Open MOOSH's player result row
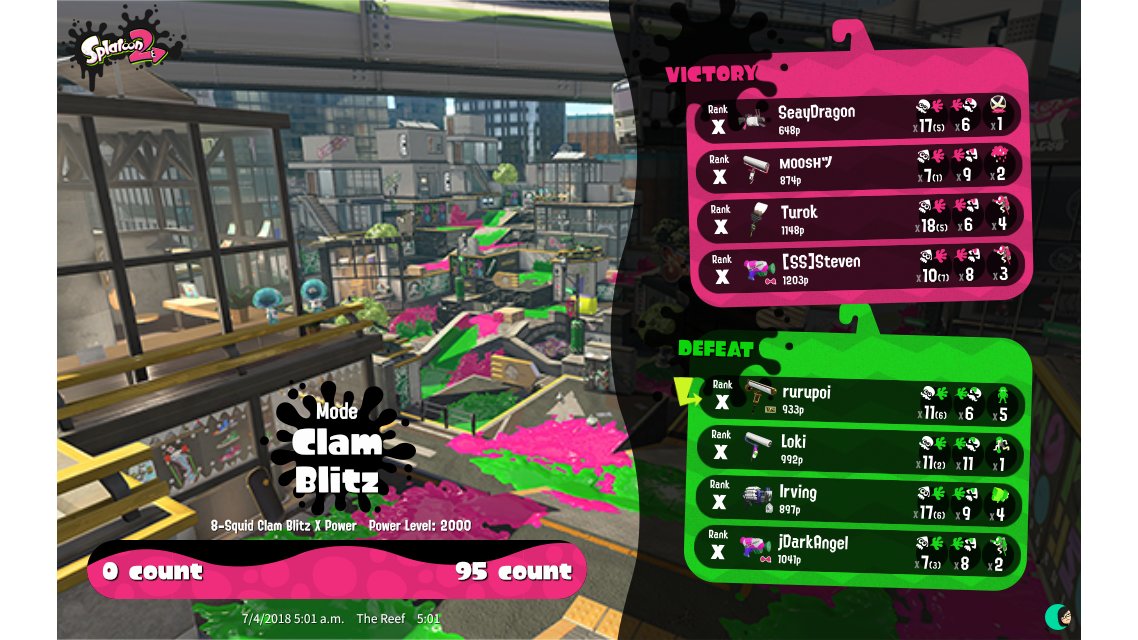This screenshot has height=640, width=1138. pos(858,168)
